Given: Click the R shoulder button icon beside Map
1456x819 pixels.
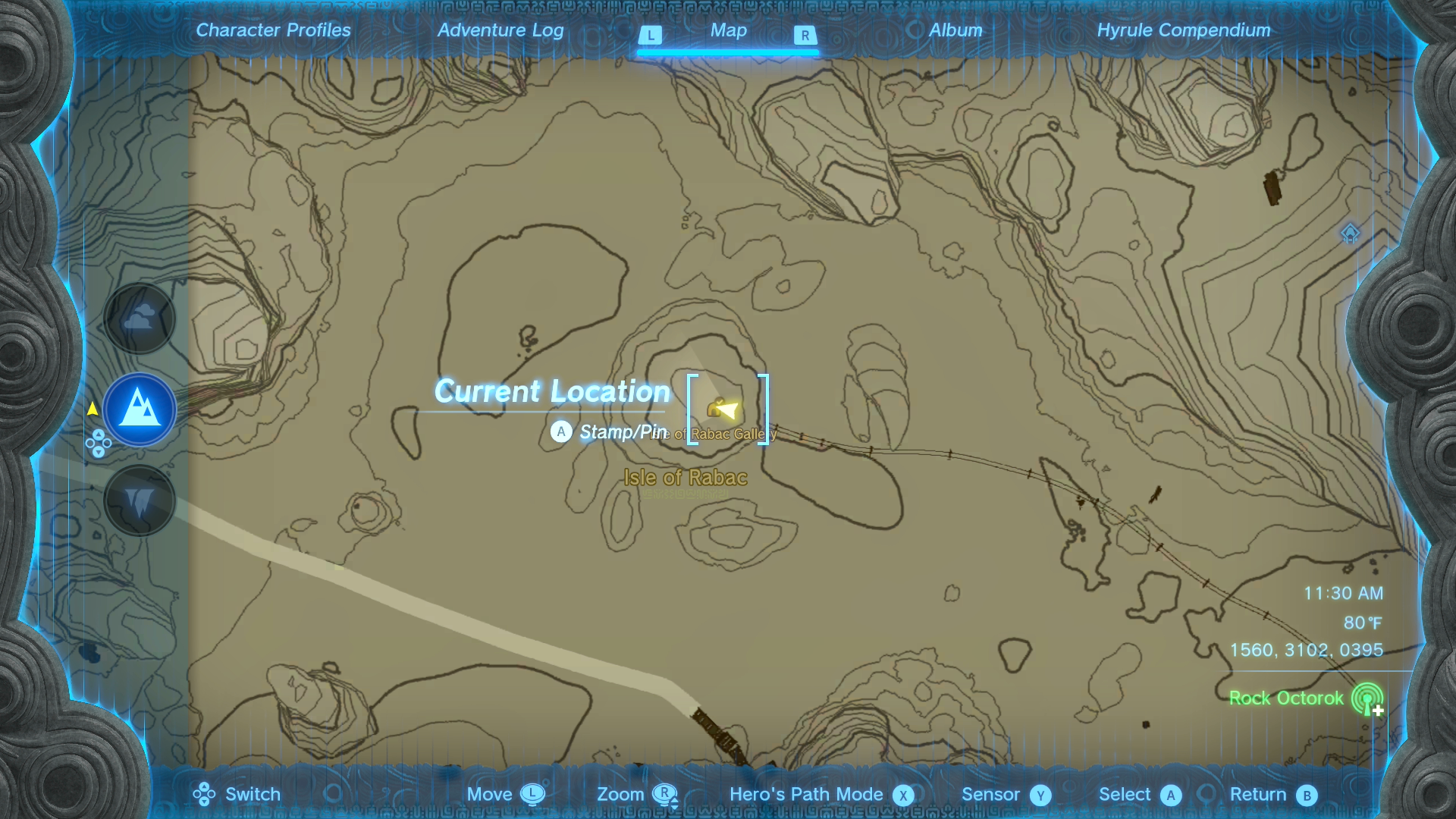Looking at the screenshot, I should click(805, 35).
